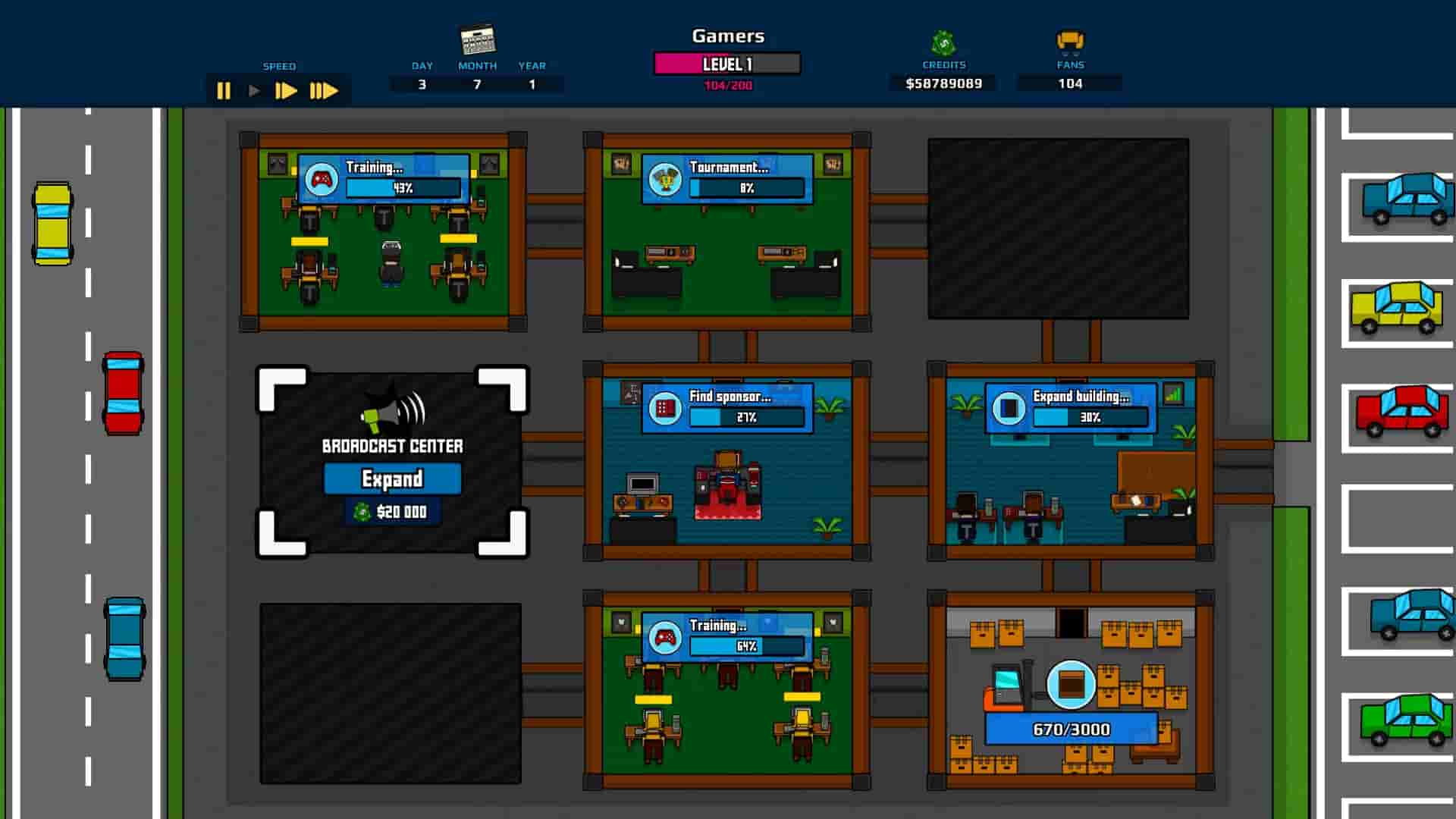Pause the game speed
The height and width of the screenshot is (819, 1456).
coord(224,91)
